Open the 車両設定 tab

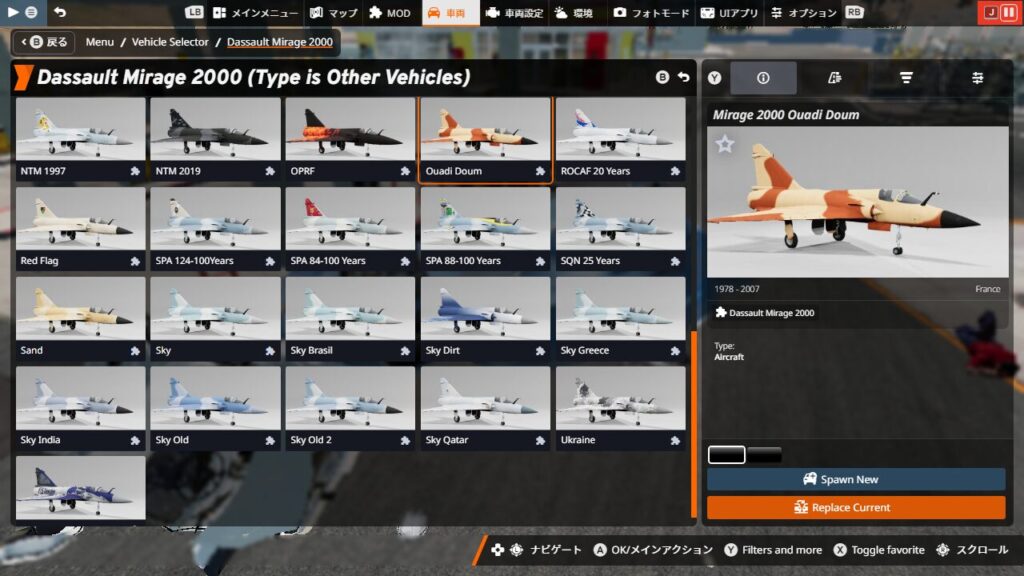[x=513, y=13]
